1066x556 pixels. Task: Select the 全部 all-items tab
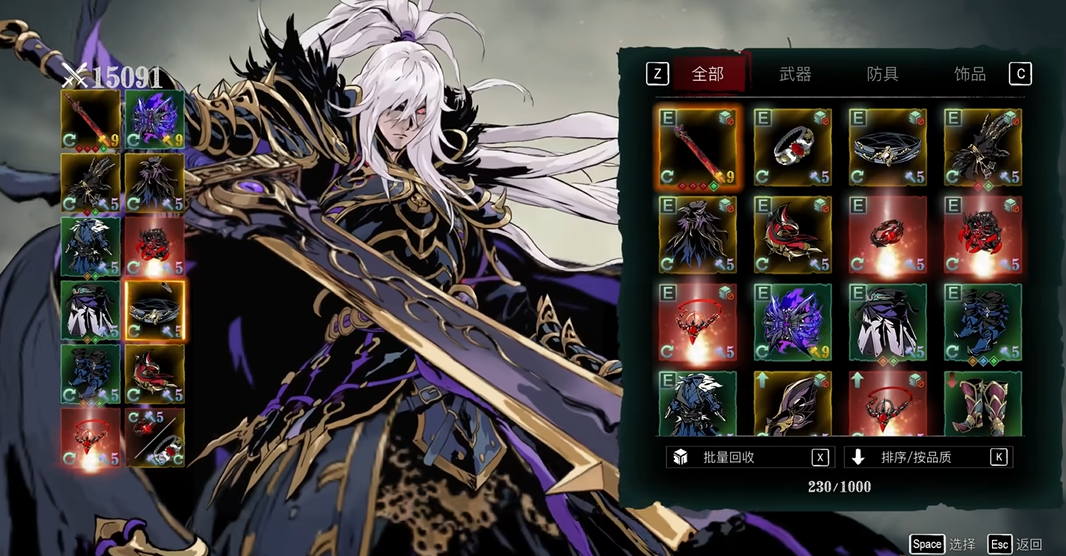tap(708, 74)
